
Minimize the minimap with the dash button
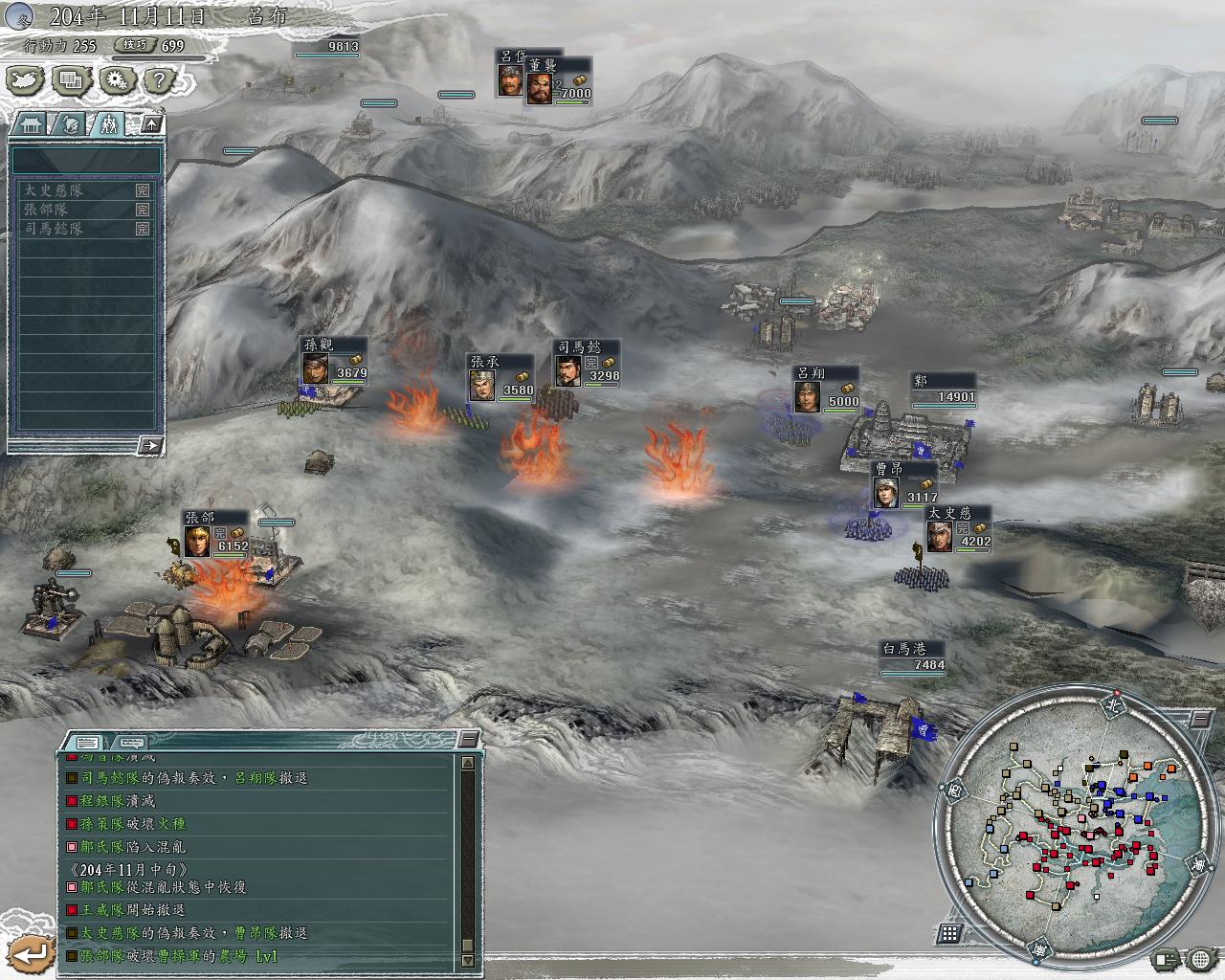coord(1200,718)
